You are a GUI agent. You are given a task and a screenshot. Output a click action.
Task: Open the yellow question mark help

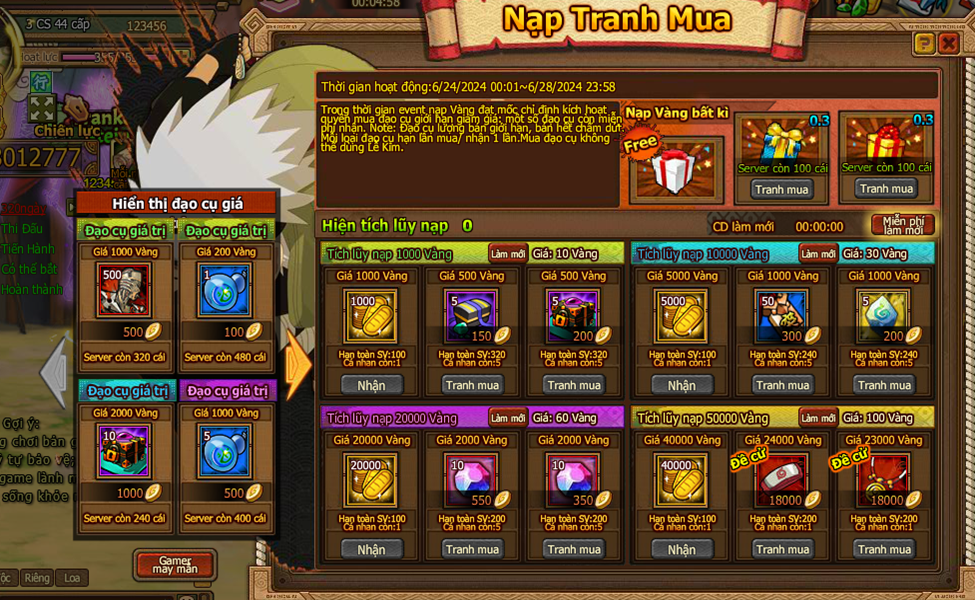click(x=923, y=43)
